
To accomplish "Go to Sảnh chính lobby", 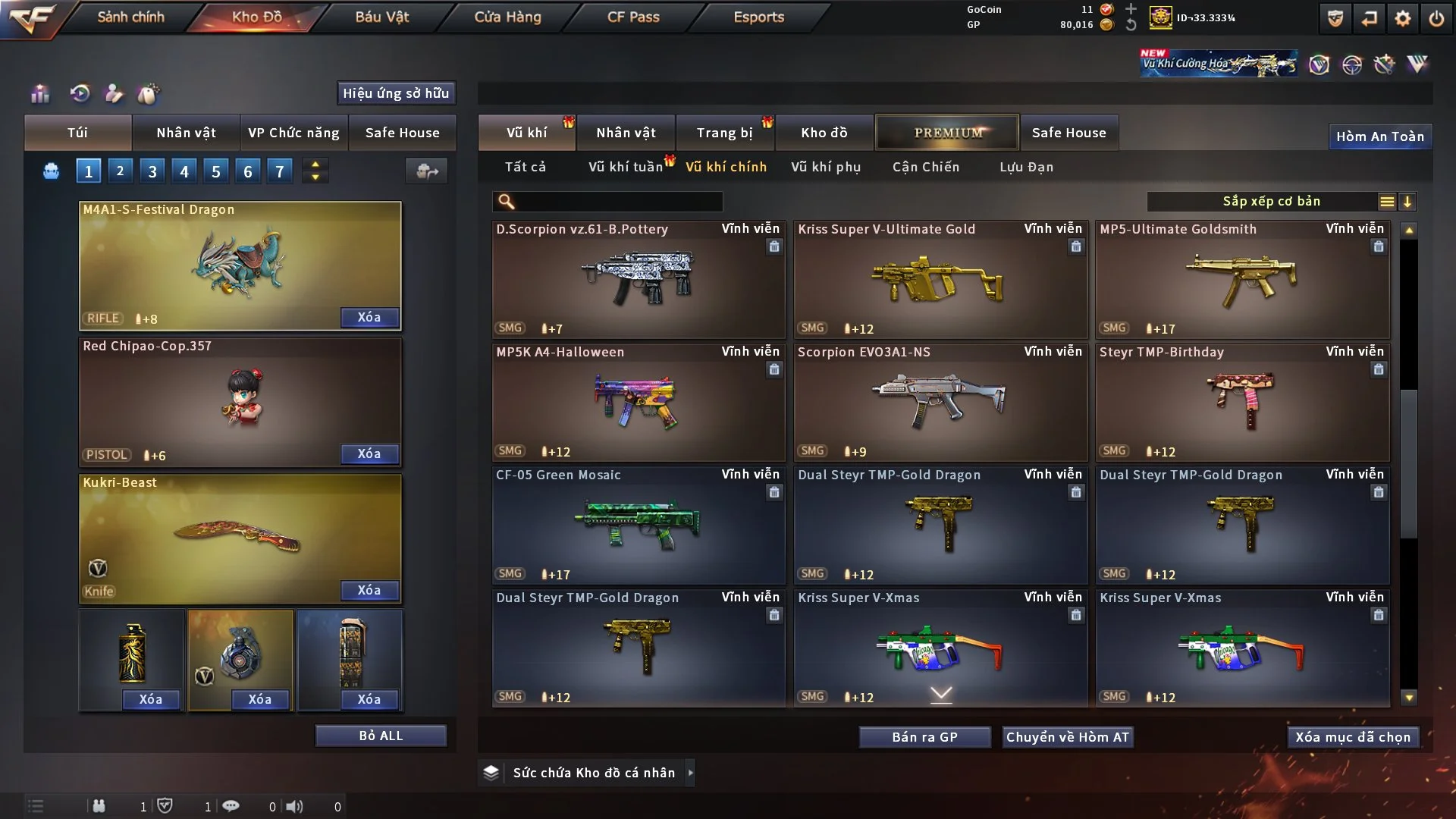I will tap(130, 17).
